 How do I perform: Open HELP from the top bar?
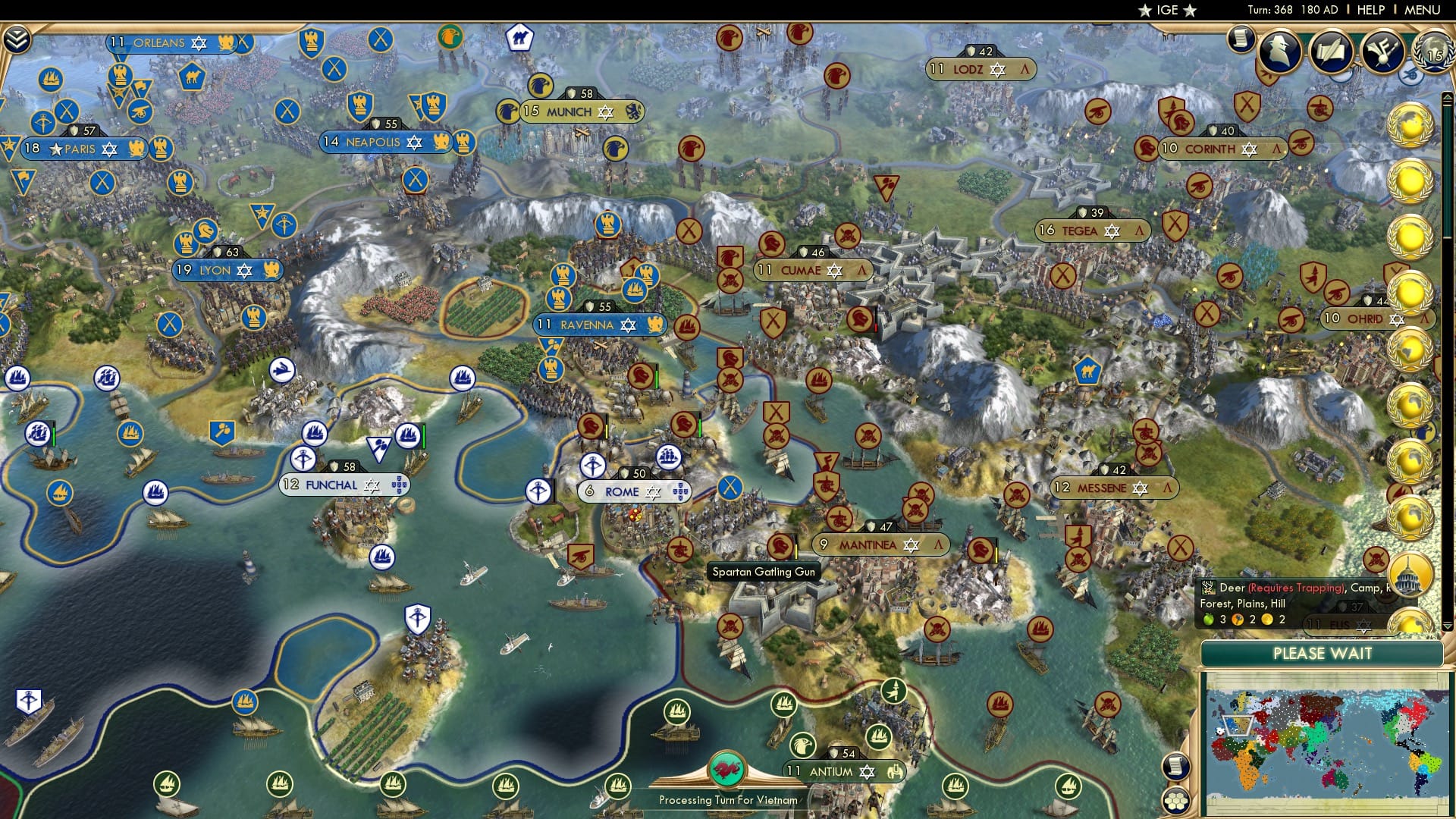1372,9
